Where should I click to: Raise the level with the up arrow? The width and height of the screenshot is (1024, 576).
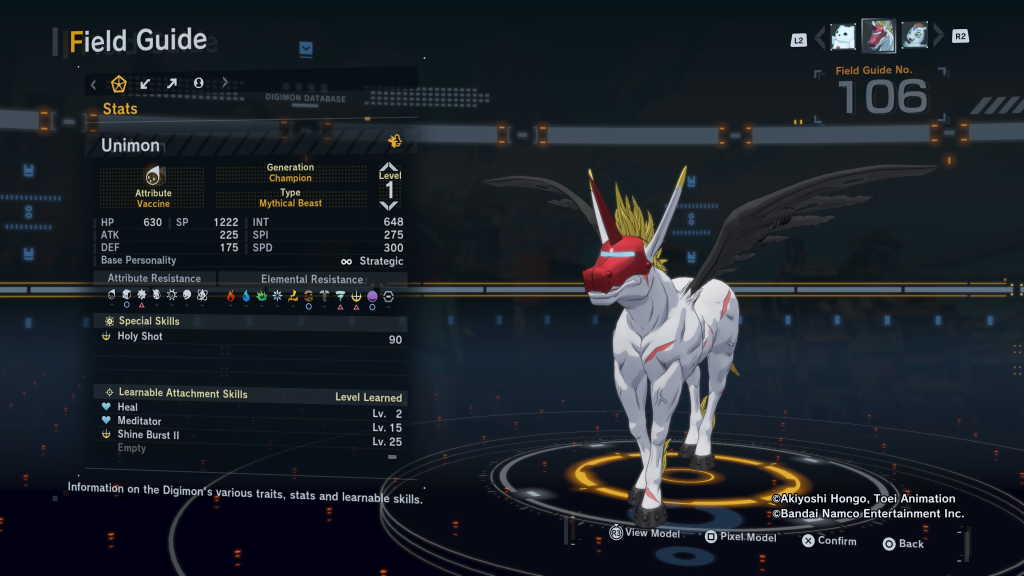point(389,168)
